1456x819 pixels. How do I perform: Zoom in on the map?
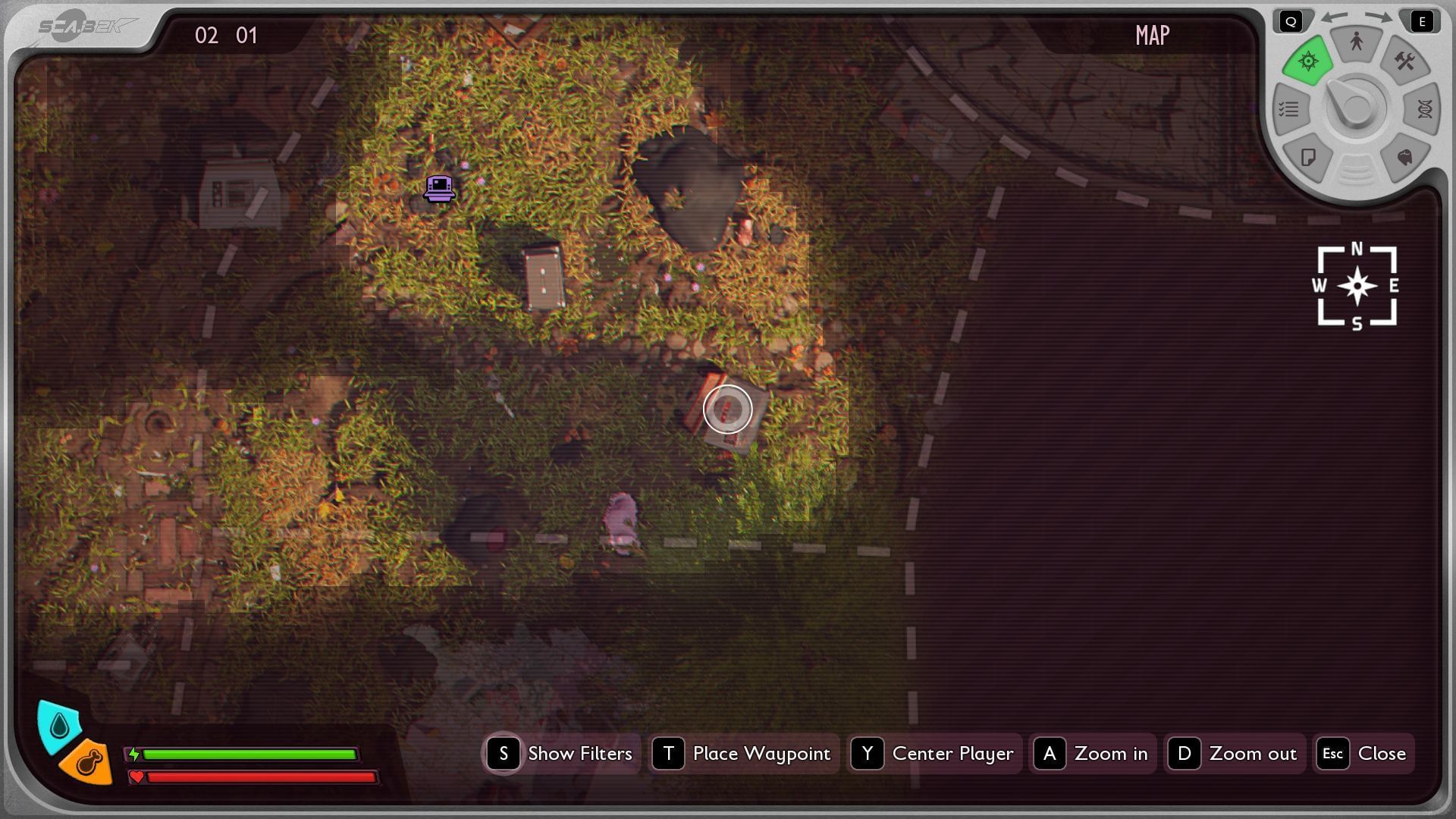1093,753
